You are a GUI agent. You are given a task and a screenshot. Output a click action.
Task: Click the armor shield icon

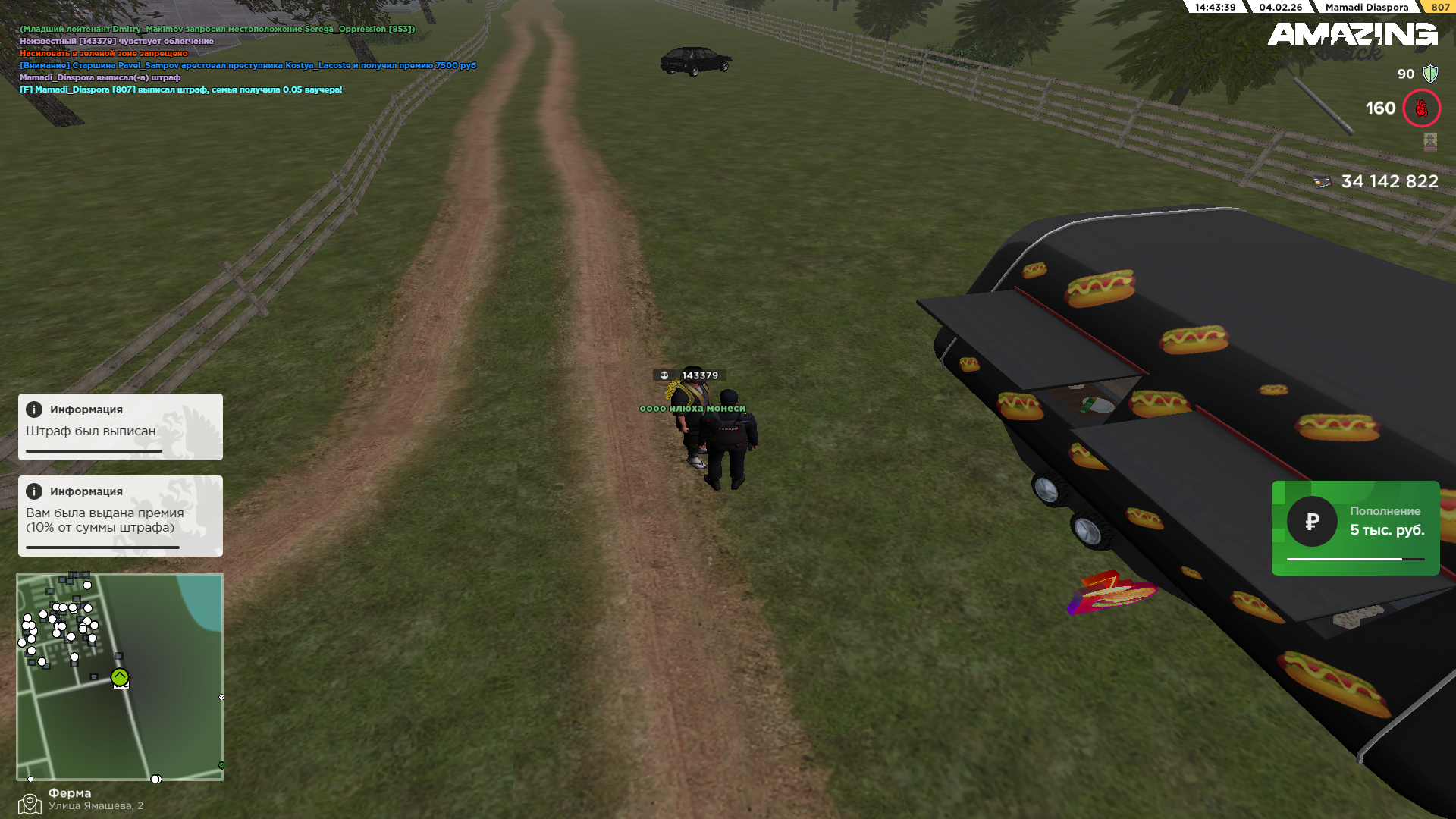click(x=1430, y=74)
